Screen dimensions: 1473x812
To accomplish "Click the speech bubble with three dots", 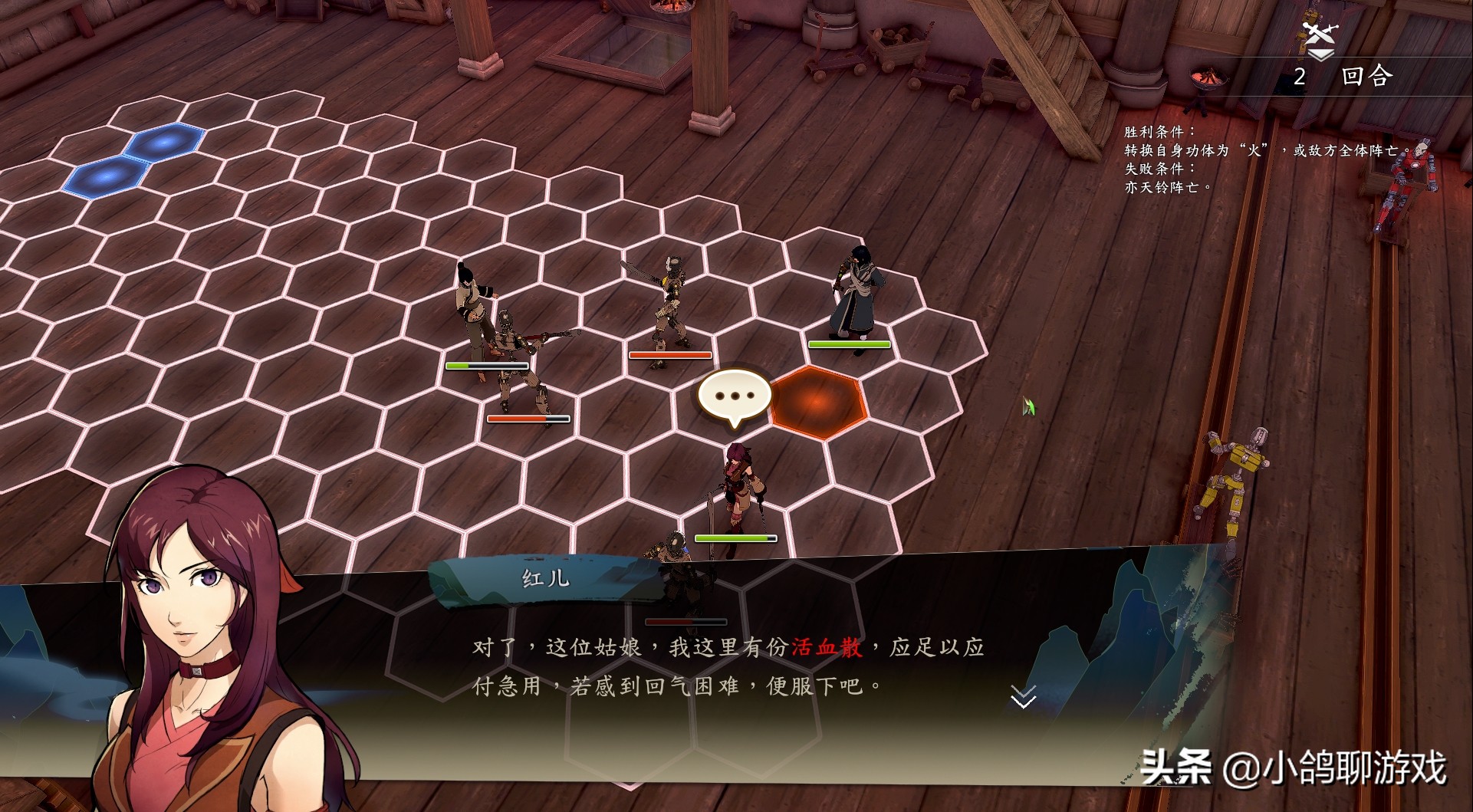I will click(x=734, y=396).
